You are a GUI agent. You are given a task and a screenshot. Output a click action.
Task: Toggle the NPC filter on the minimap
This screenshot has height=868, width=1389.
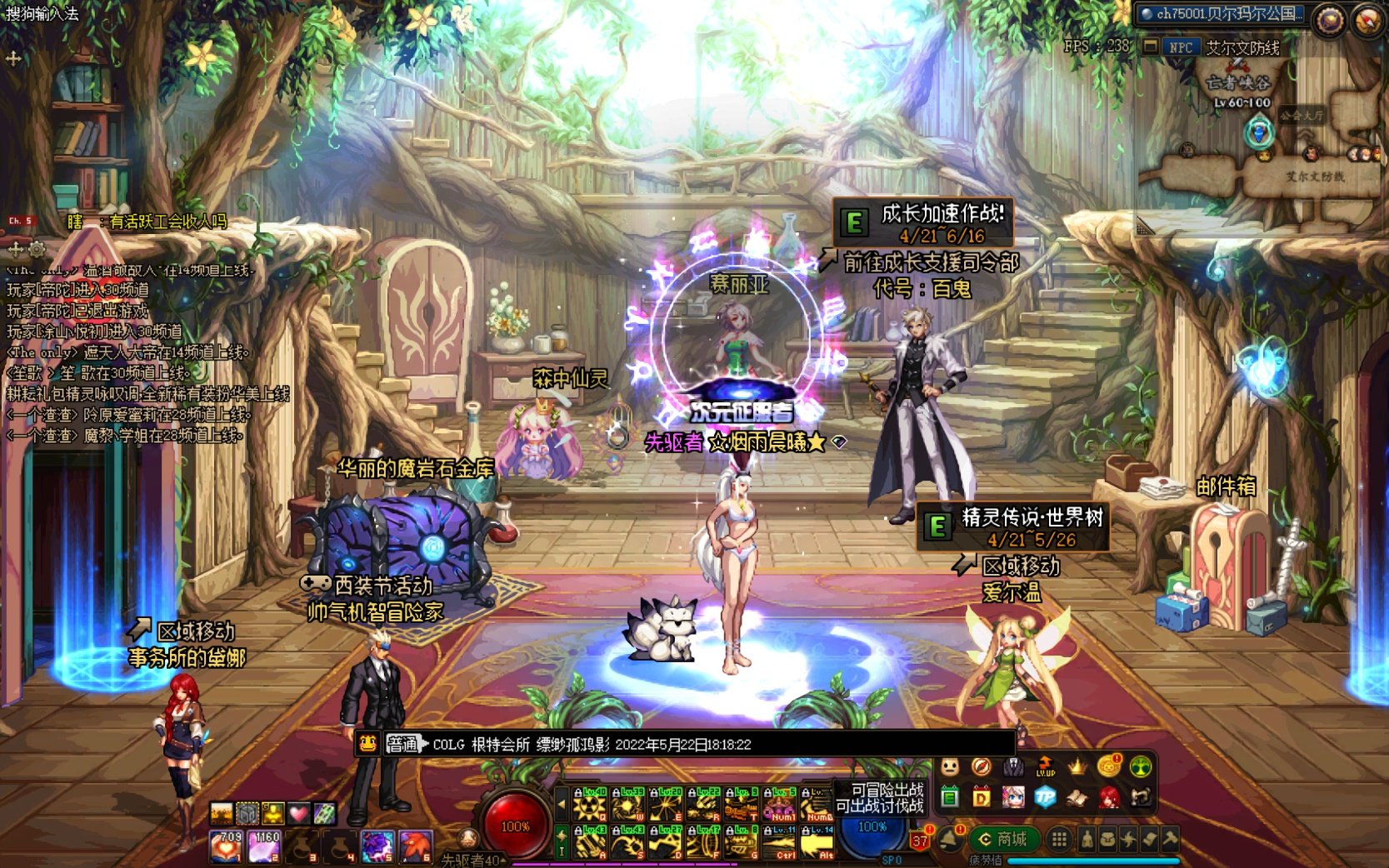(x=1180, y=47)
